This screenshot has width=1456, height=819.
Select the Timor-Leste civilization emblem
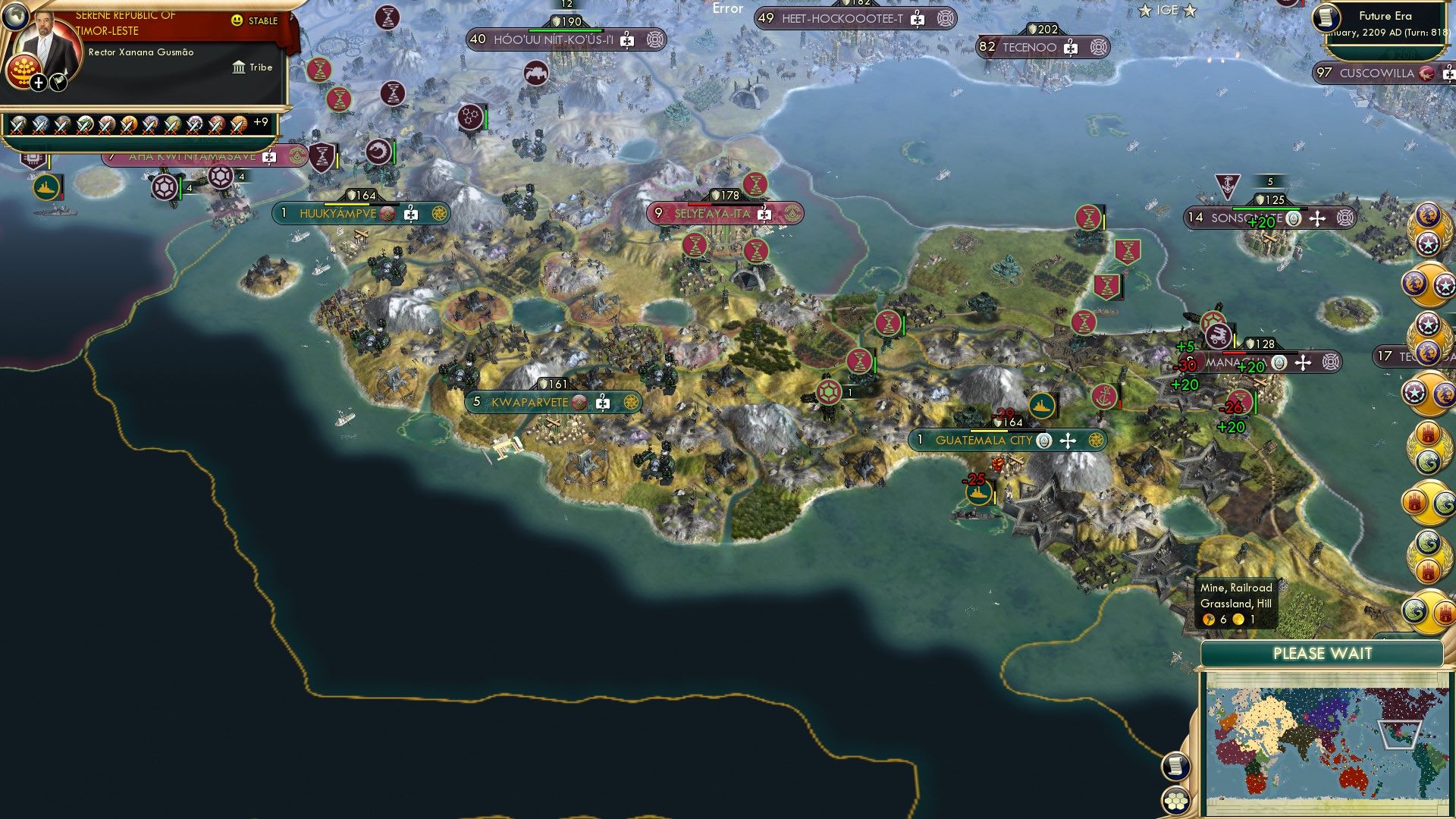point(24,72)
